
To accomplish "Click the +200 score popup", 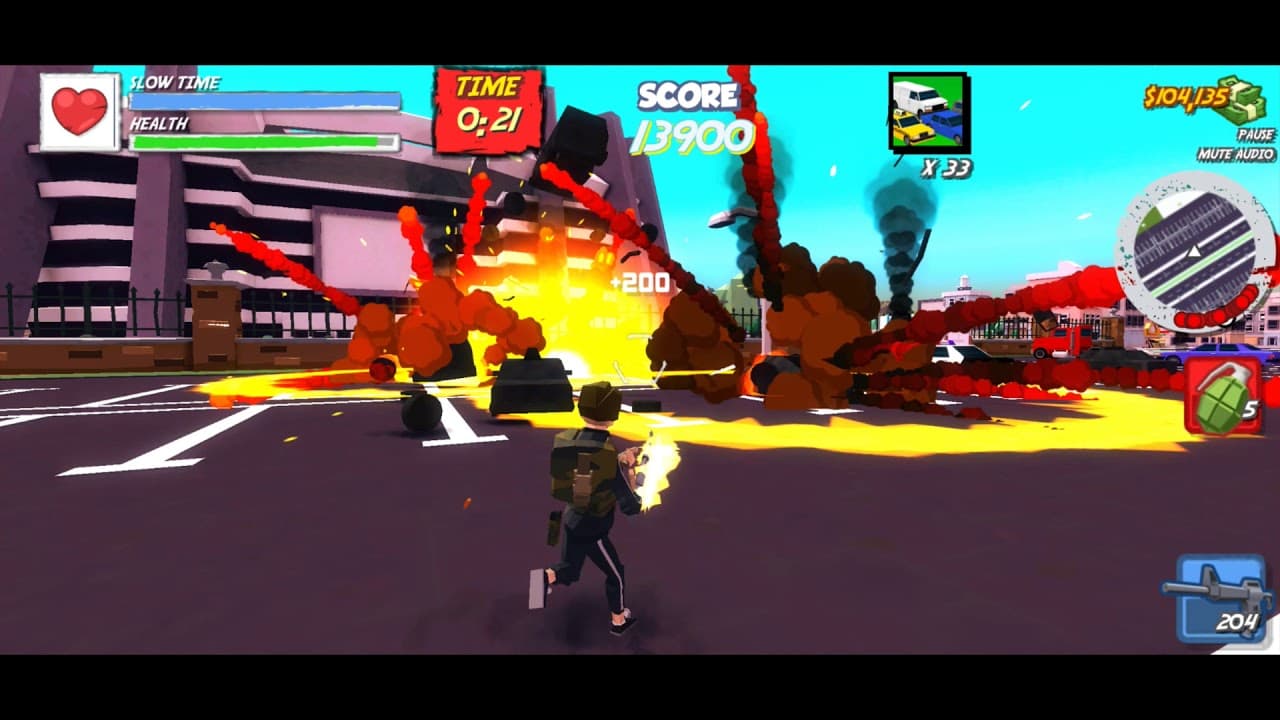I will (x=640, y=283).
